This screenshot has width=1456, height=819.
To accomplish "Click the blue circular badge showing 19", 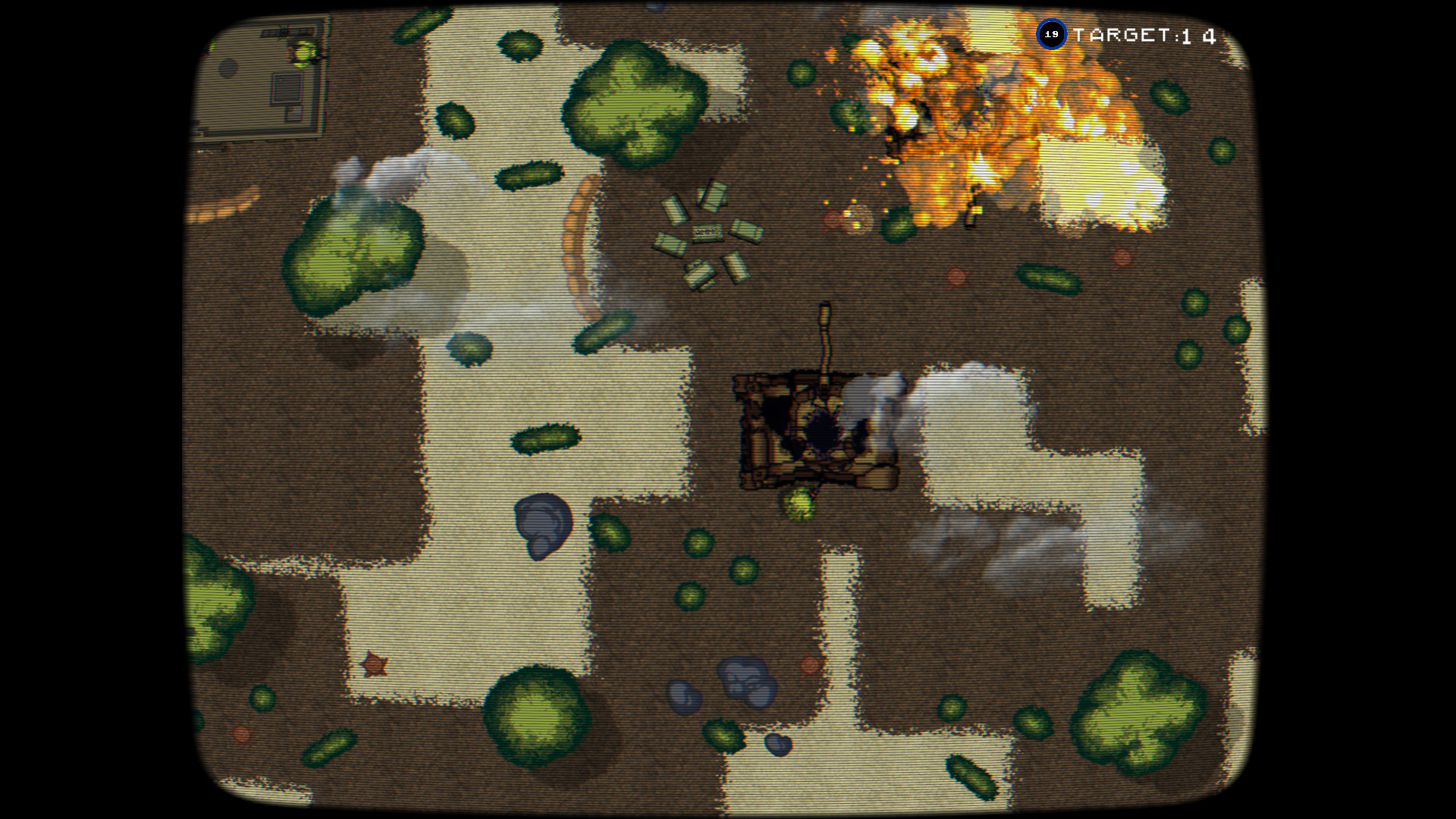I will (1053, 33).
